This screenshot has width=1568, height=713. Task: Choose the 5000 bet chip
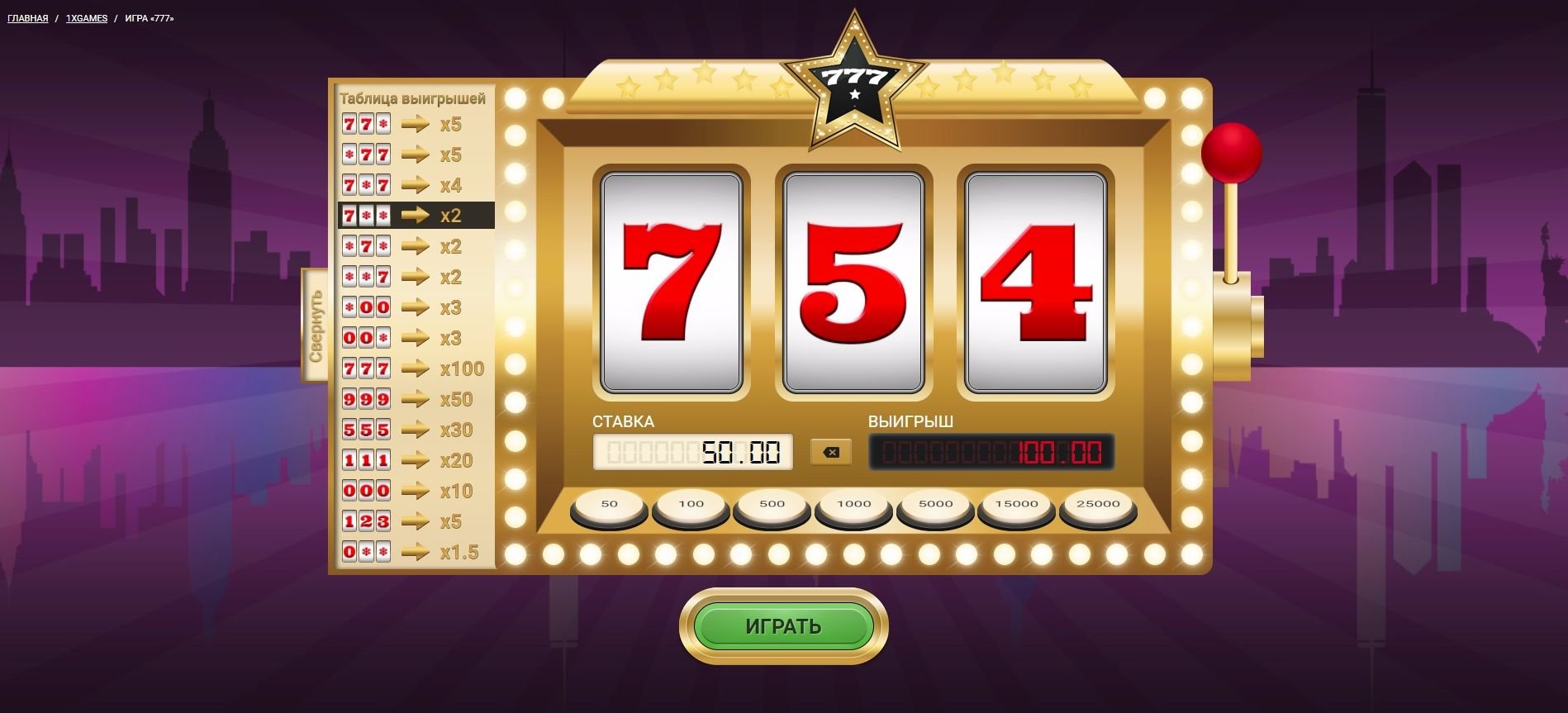click(935, 504)
